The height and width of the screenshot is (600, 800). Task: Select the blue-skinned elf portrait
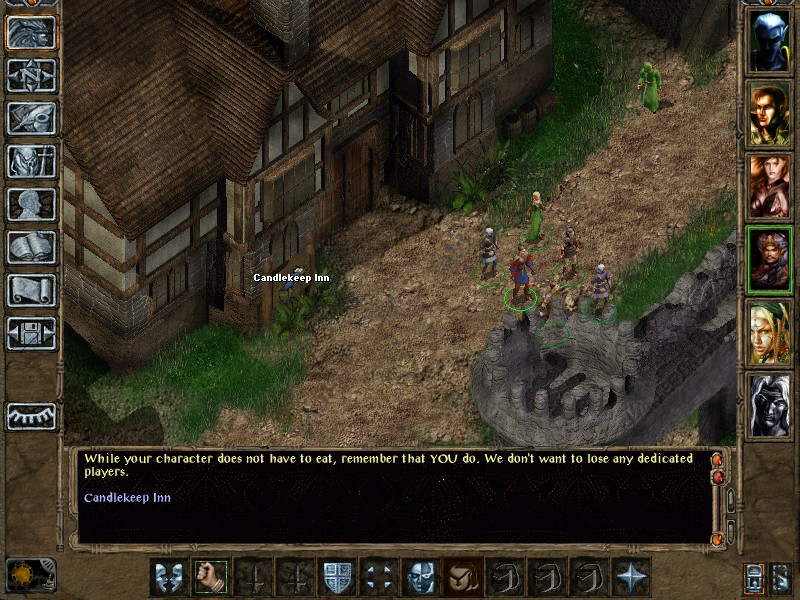pos(769,40)
